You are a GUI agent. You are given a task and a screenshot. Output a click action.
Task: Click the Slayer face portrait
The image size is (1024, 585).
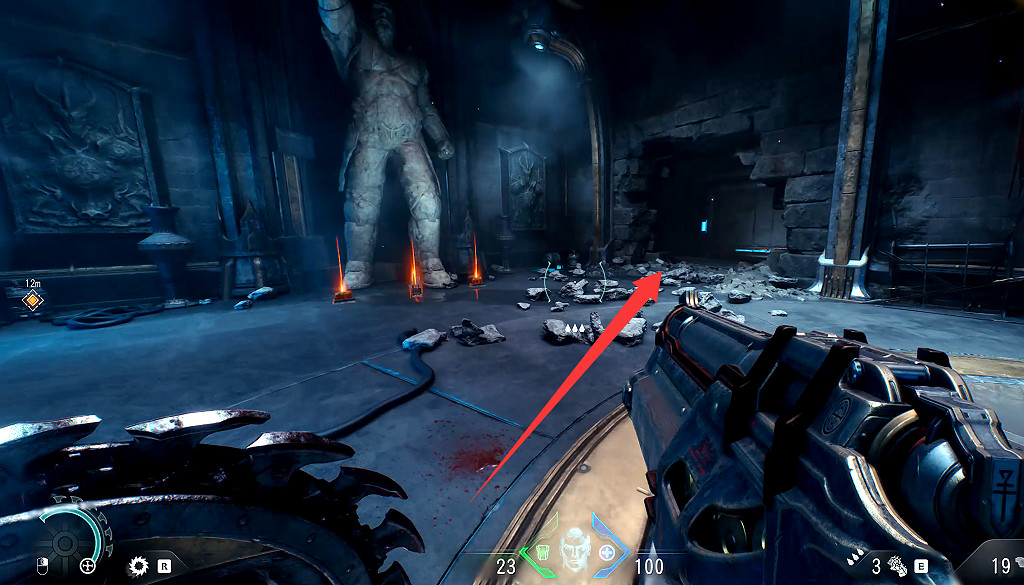click(575, 548)
